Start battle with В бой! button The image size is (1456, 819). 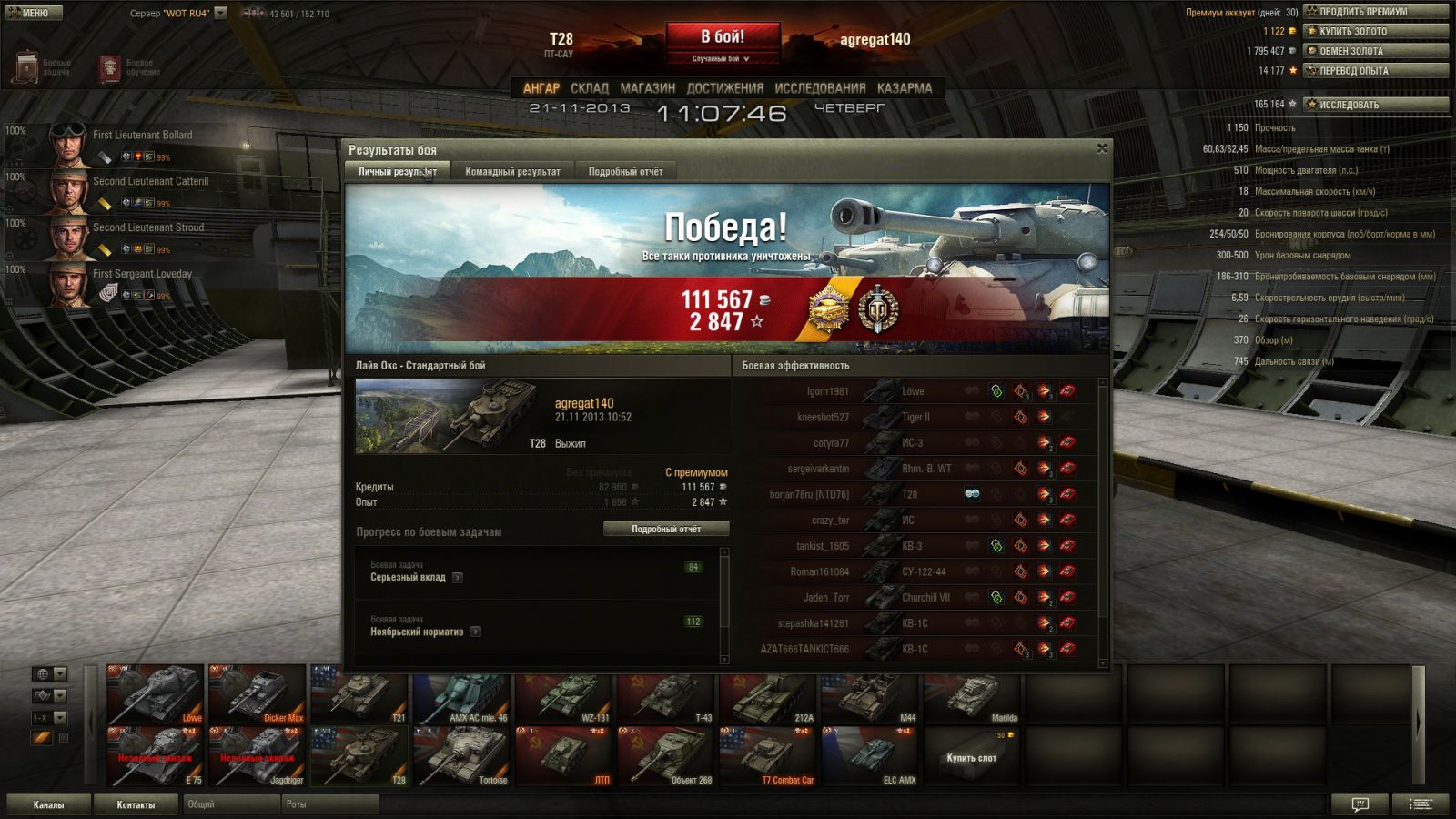(723, 37)
